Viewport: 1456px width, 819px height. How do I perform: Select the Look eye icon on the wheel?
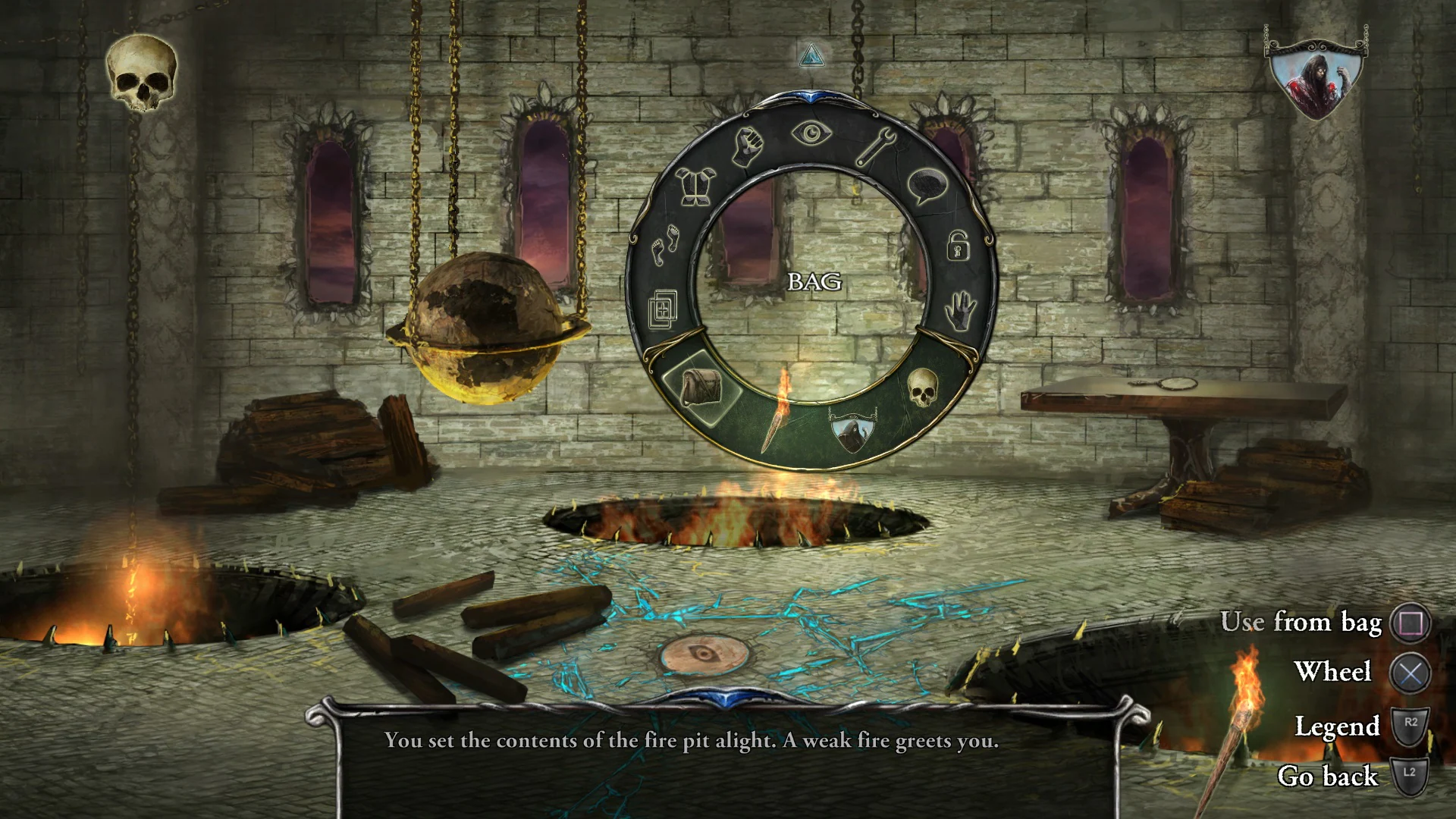810,132
